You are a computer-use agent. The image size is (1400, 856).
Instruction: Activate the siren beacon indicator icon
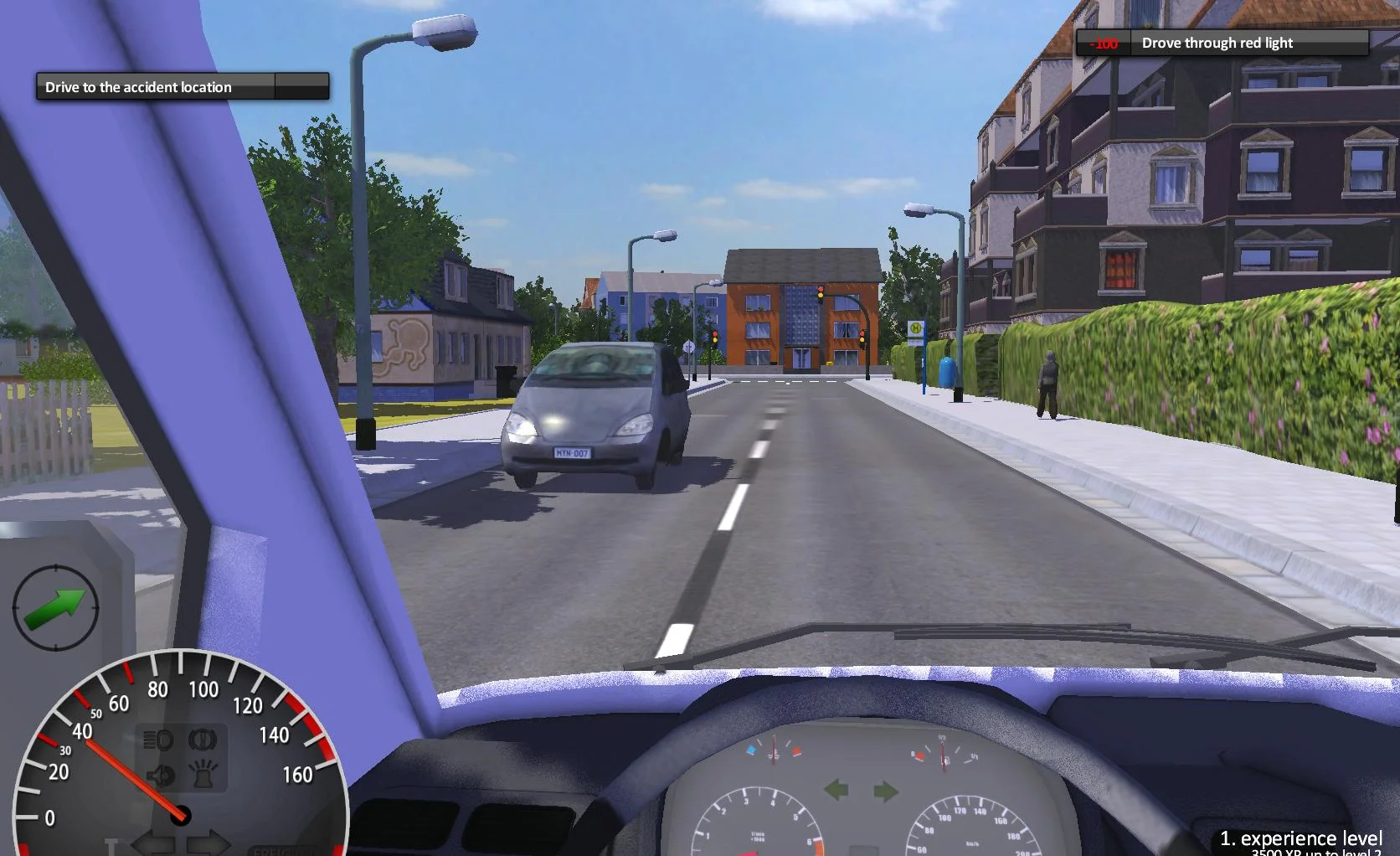point(204,775)
